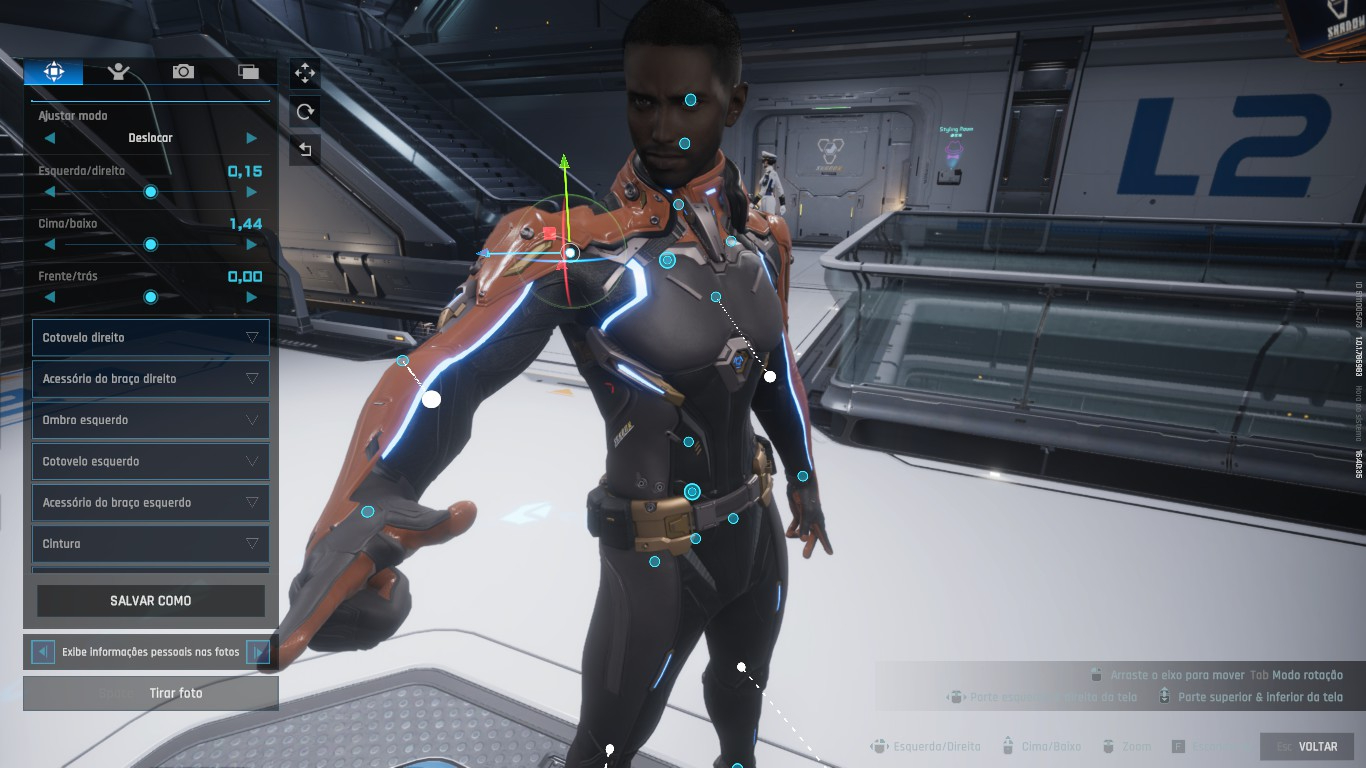
Task: Click the Esquerda/direita slider handle
Action: click(x=151, y=192)
